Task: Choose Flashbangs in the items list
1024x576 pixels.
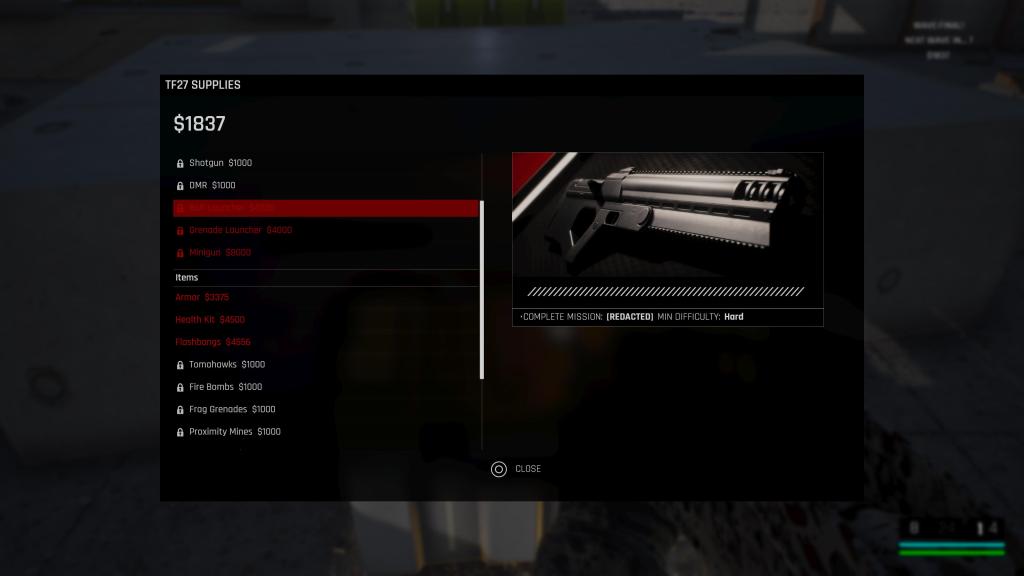Action: tap(213, 342)
